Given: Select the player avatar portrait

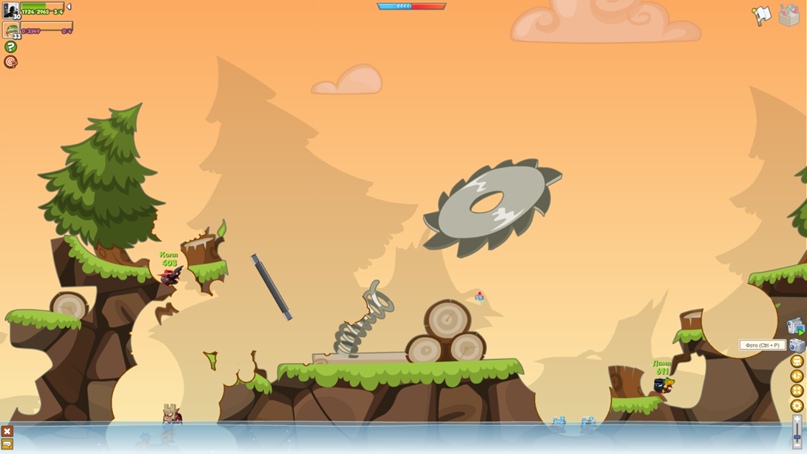Looking at the screenshot, I should tap(11, 11).
